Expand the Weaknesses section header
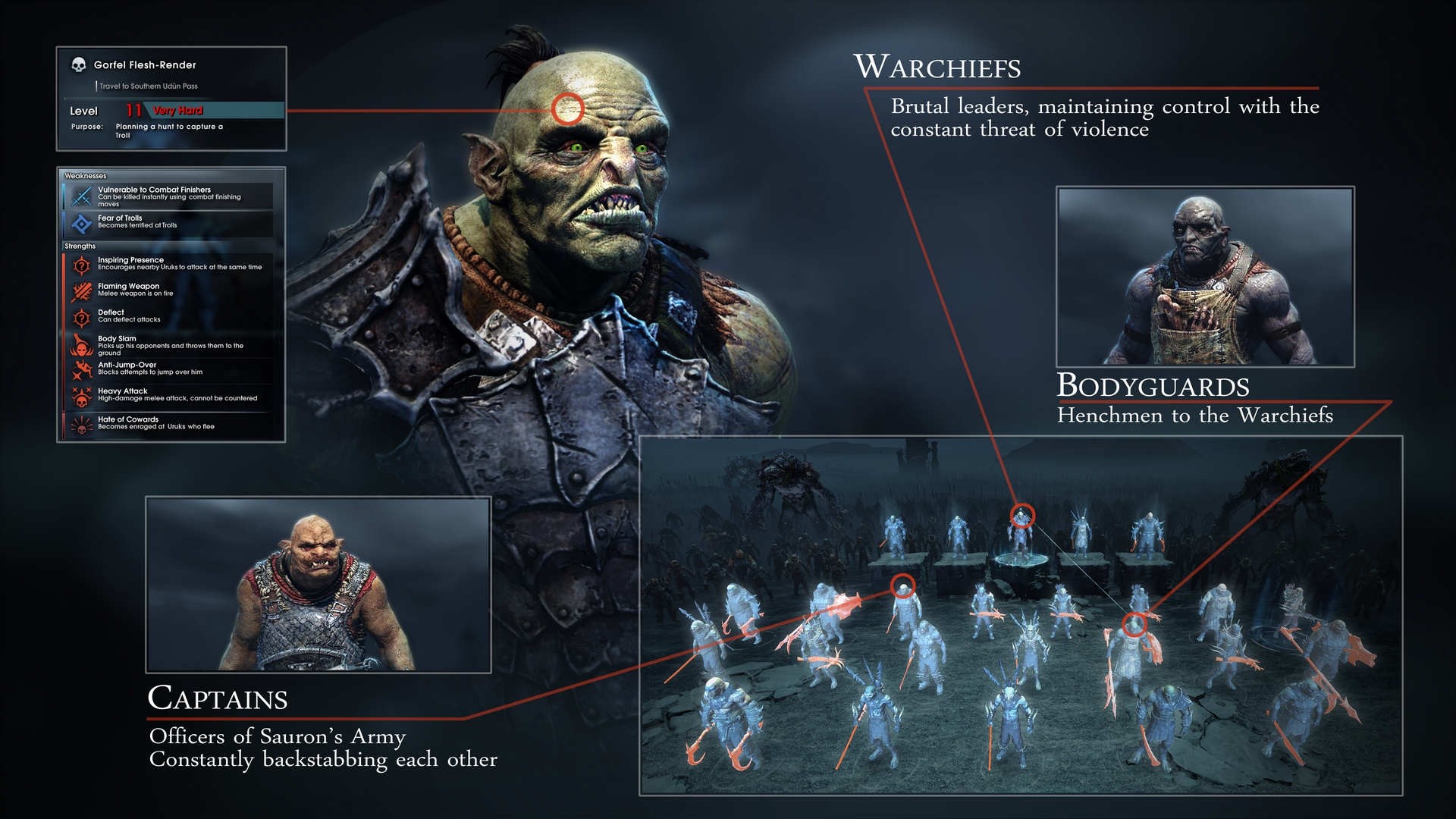1456x819 pixels. pos(85,174)
